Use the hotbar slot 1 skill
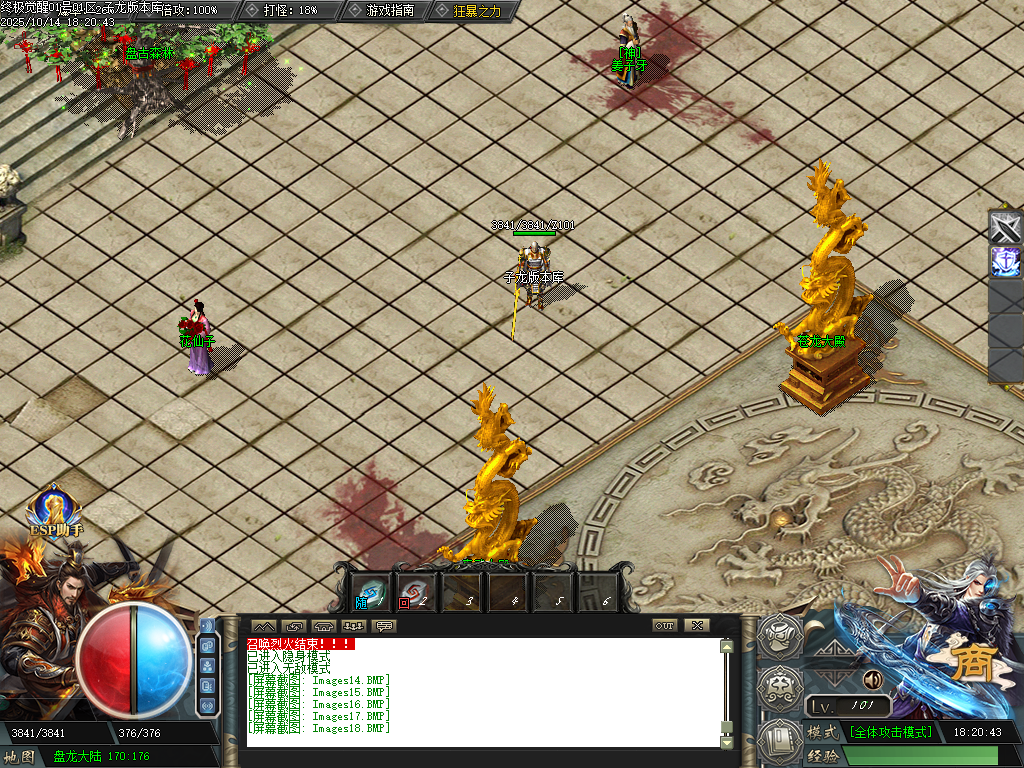Image resolution: width=1024 pixels, height=768 pixels. [373, 592]
